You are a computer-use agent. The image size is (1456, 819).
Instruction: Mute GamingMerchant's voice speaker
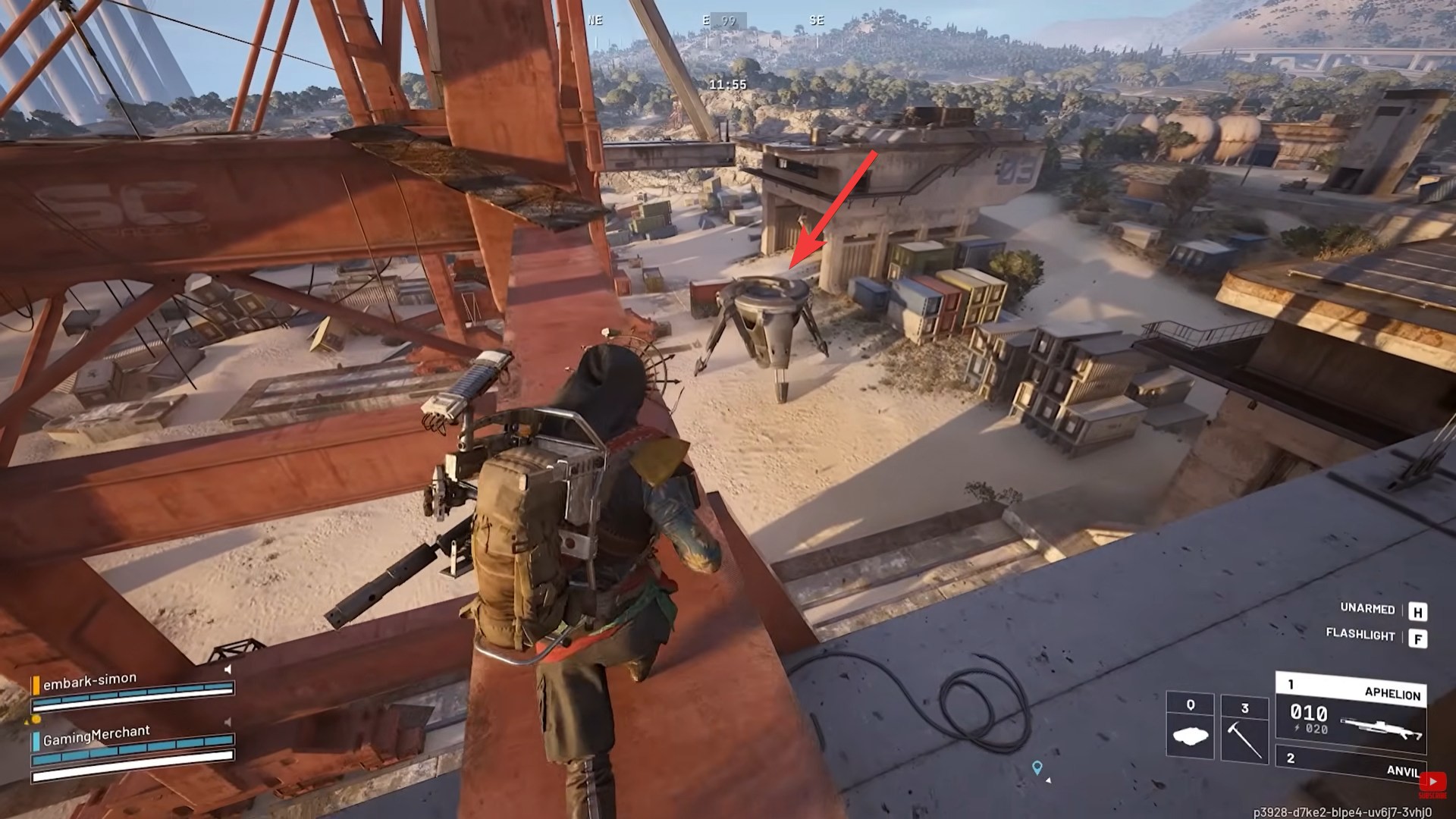[x=227, y=721]
